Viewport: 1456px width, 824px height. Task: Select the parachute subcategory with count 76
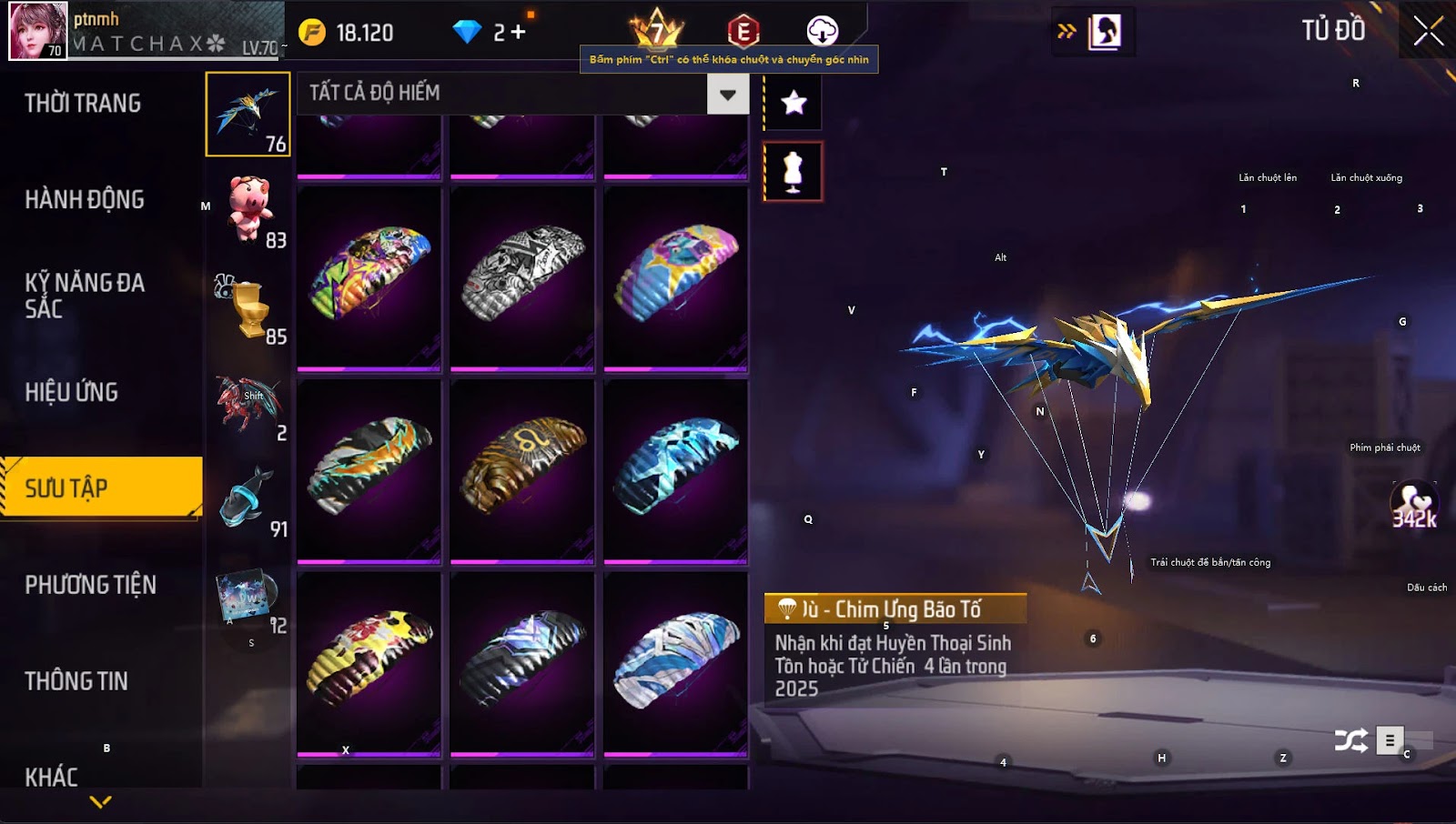click(248, 115)
